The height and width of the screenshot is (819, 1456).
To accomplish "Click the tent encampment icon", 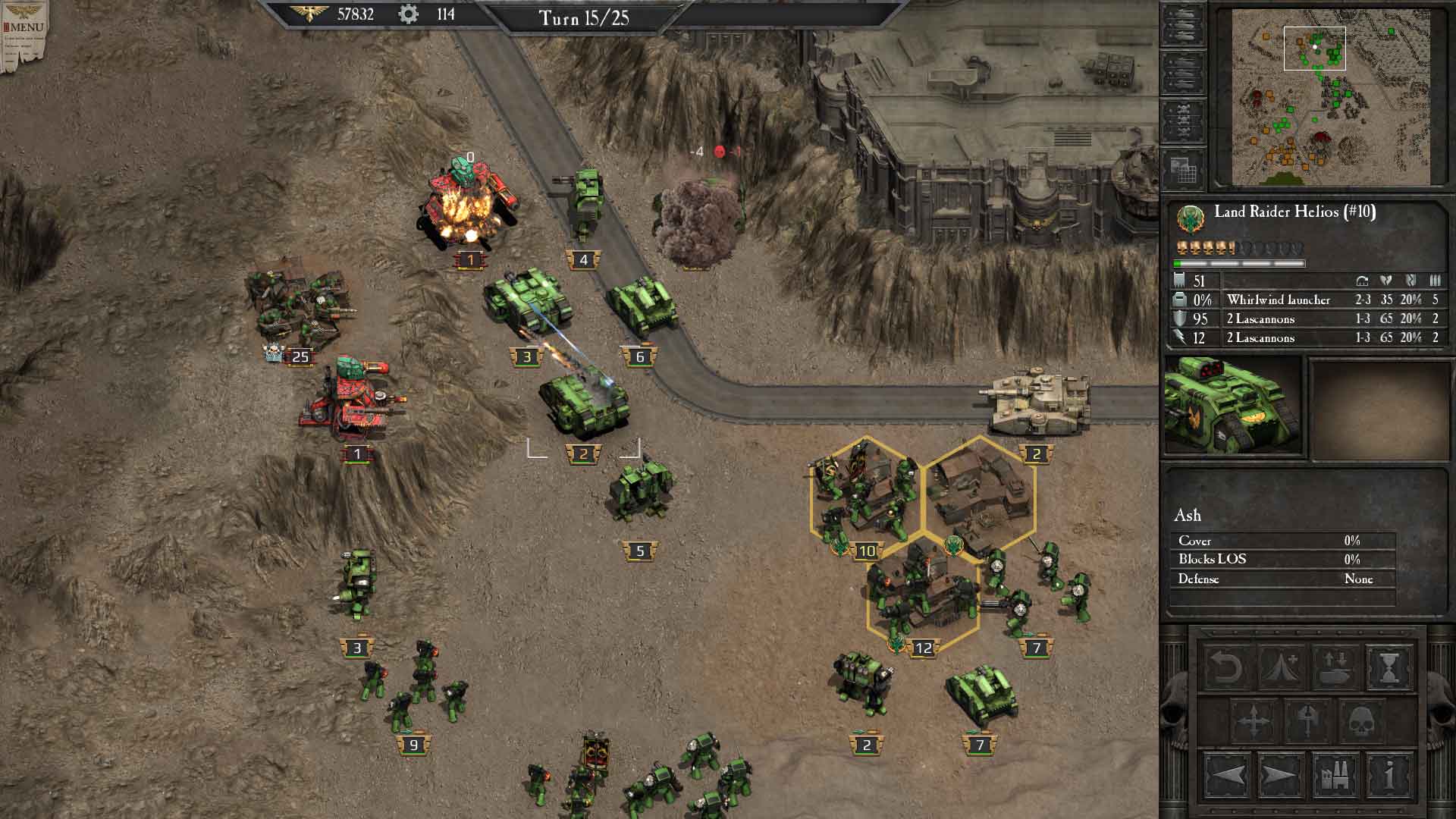I will pos(1280,667).
